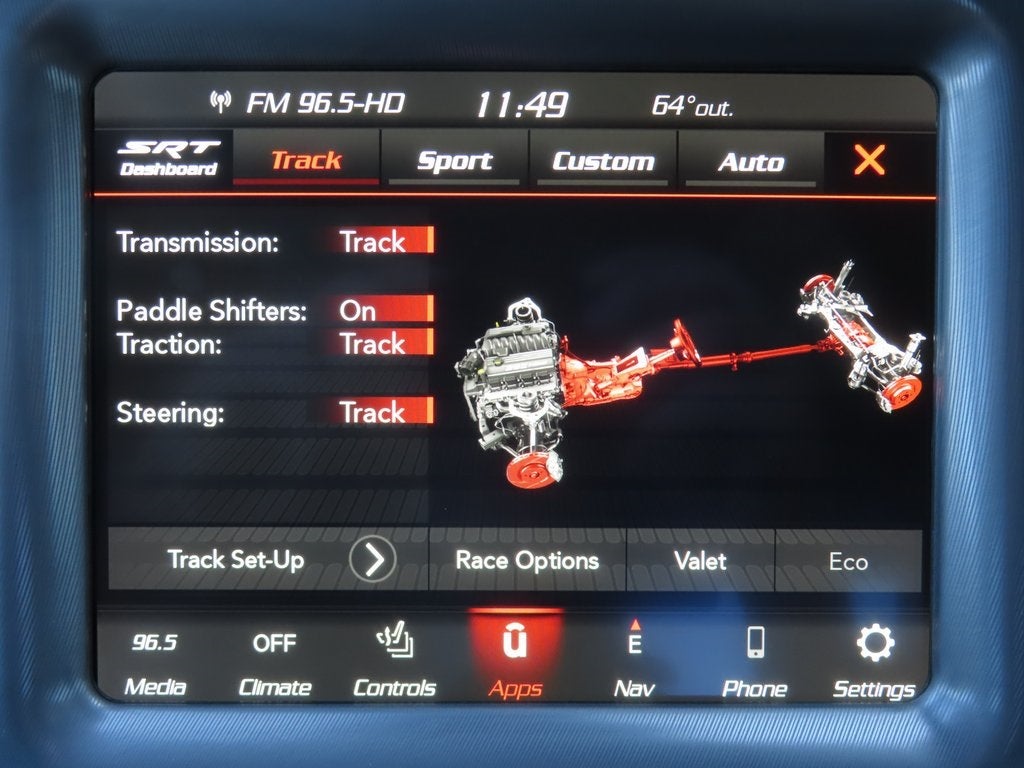Select the FM 96.5-HD radio status

(x=312, y=103)
